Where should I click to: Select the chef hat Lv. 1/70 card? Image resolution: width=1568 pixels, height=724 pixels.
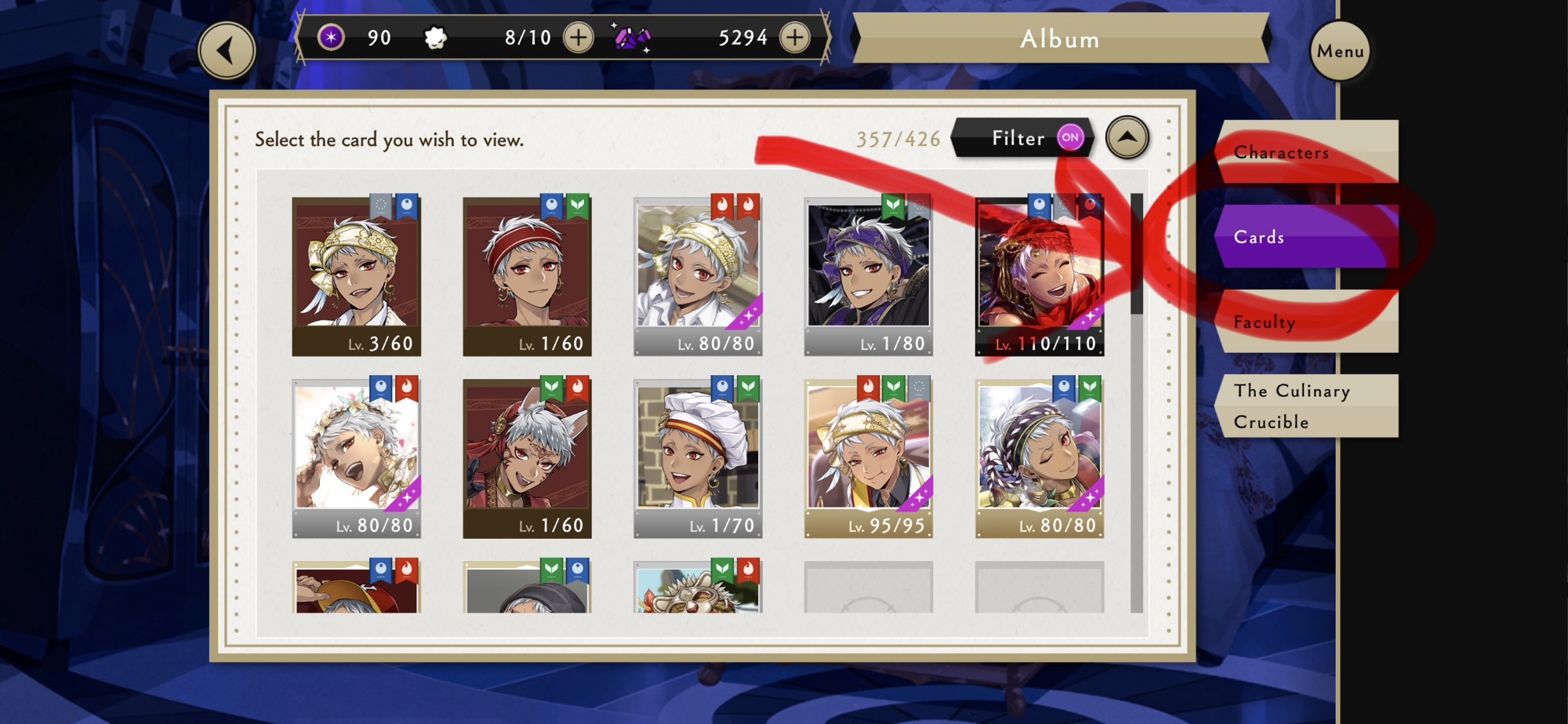698,458
